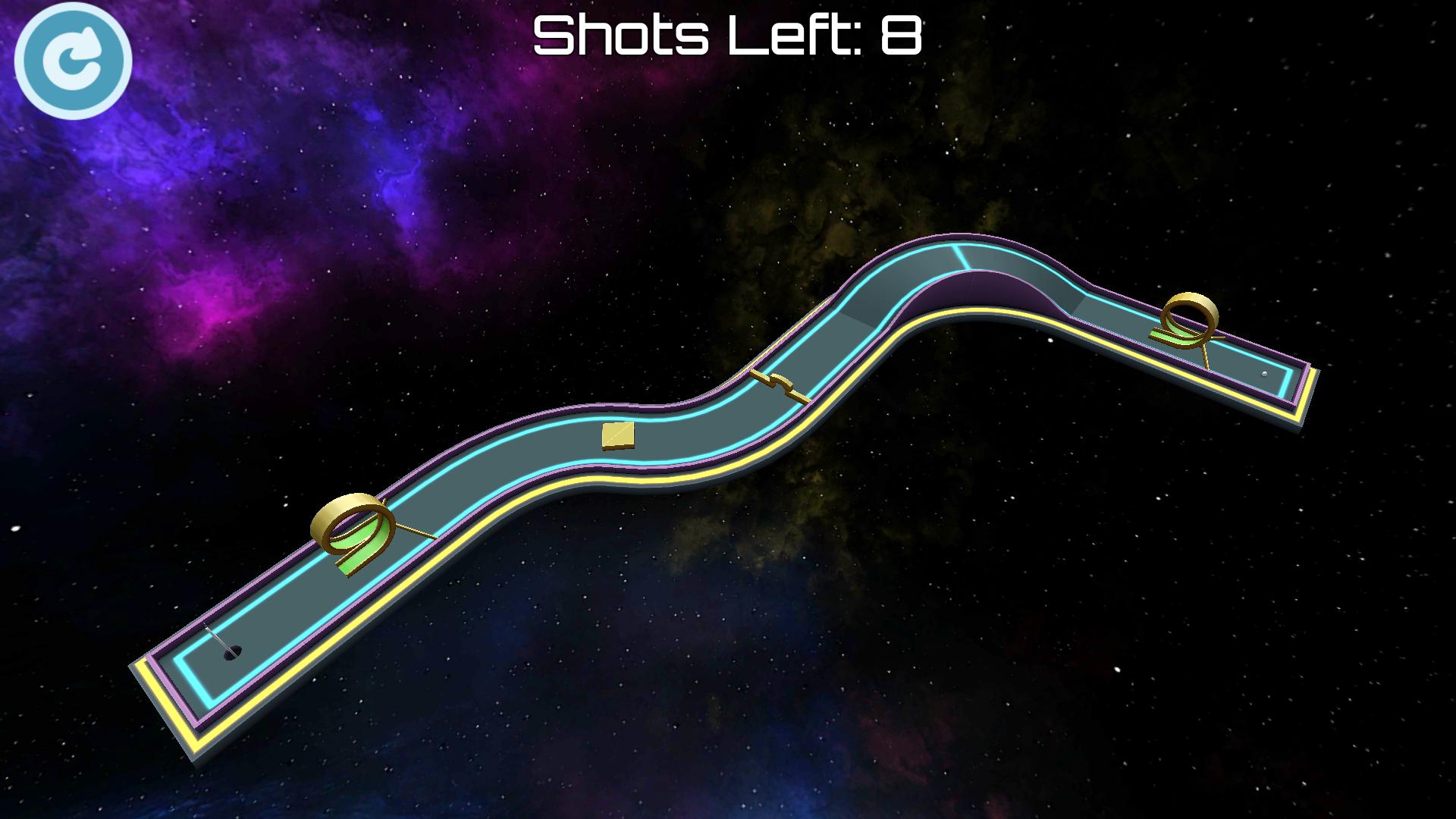Viewport: 1456px width, 819px height.
Task: Select the white golf ball on the right platform
Action: coord(1264,375)
